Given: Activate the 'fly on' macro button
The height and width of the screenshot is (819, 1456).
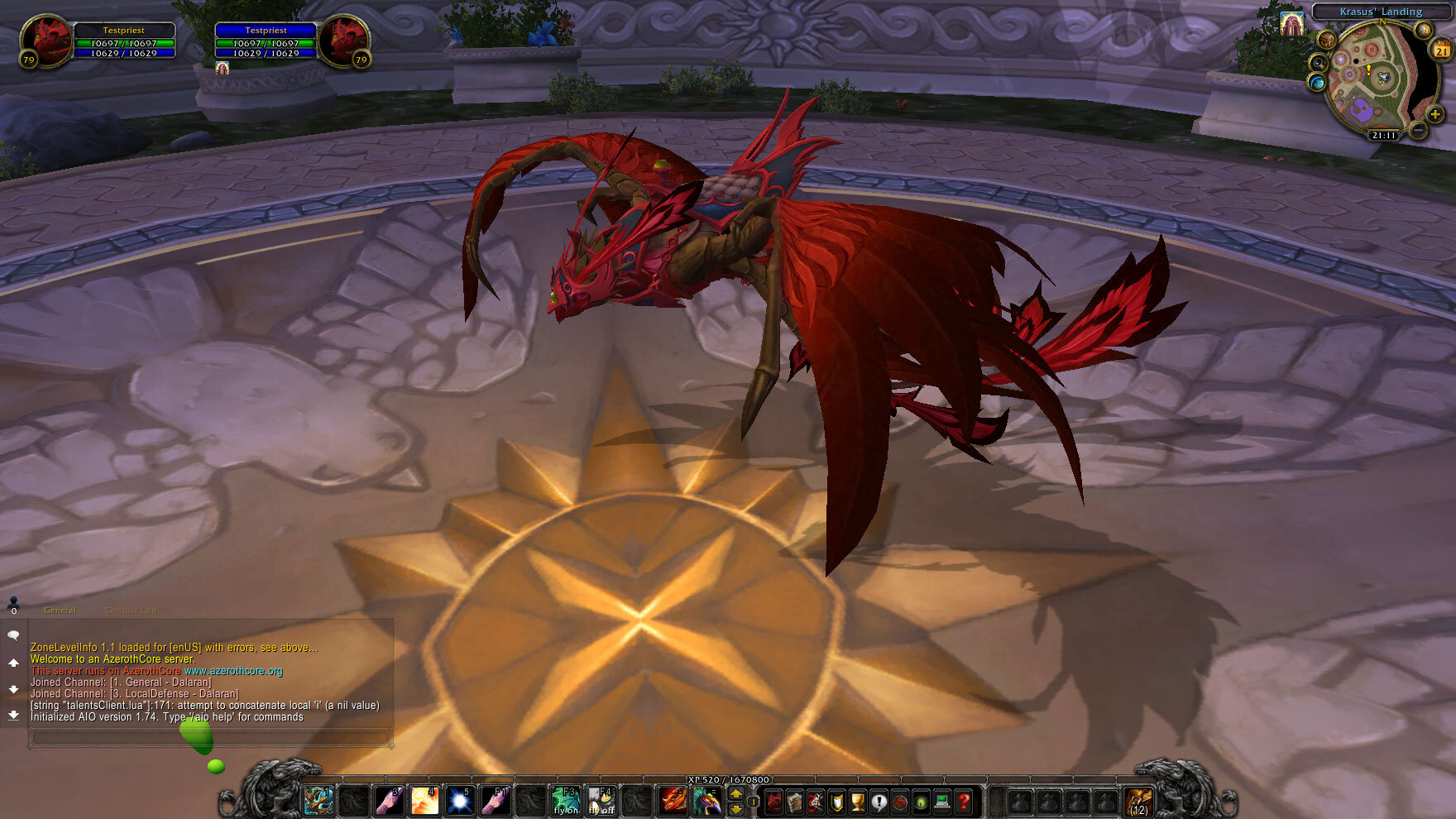Looking at the screenshot, I should [x=567, y=801].
